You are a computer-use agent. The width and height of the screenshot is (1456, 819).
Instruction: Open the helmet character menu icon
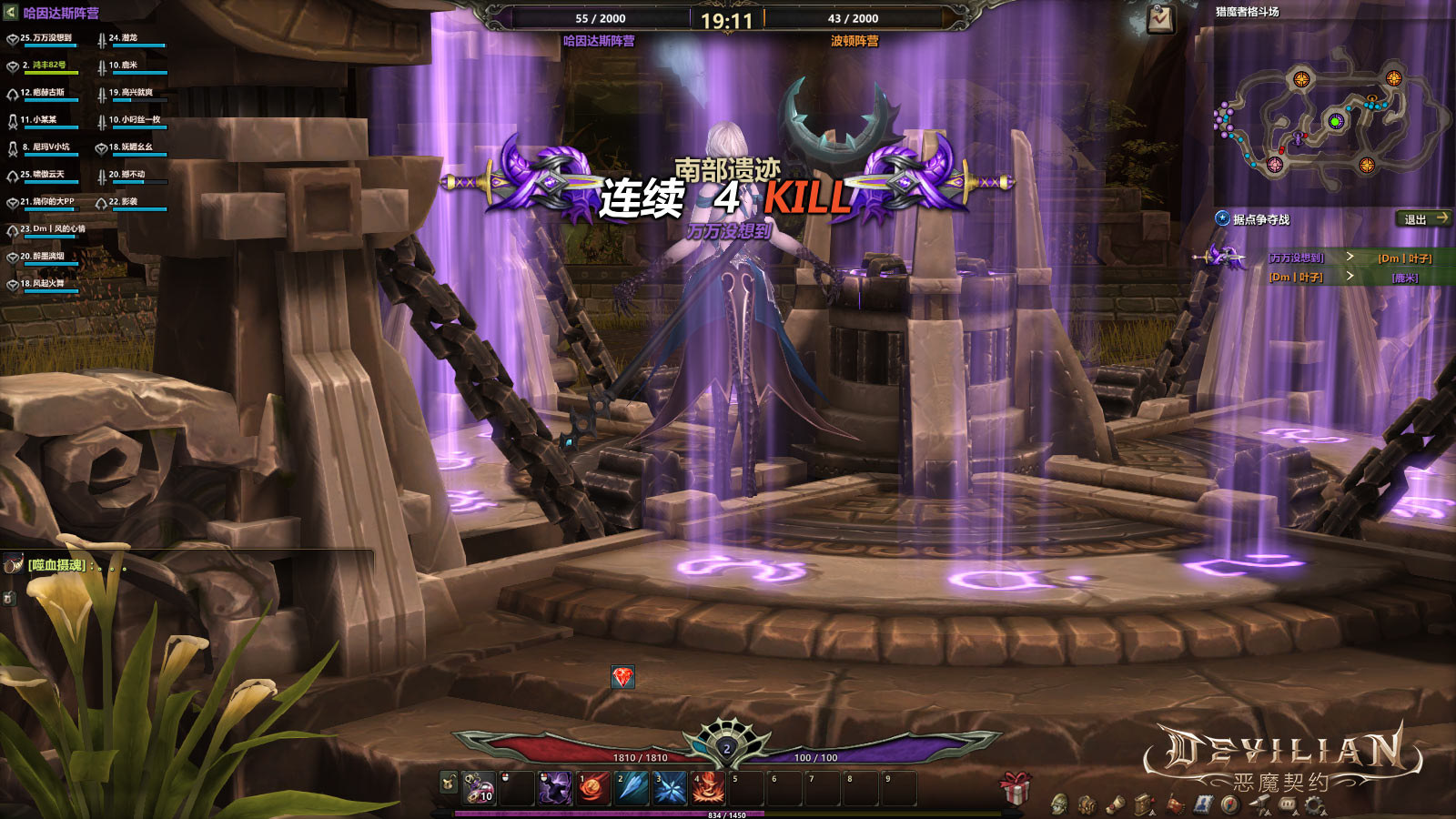click(1059, 804)
